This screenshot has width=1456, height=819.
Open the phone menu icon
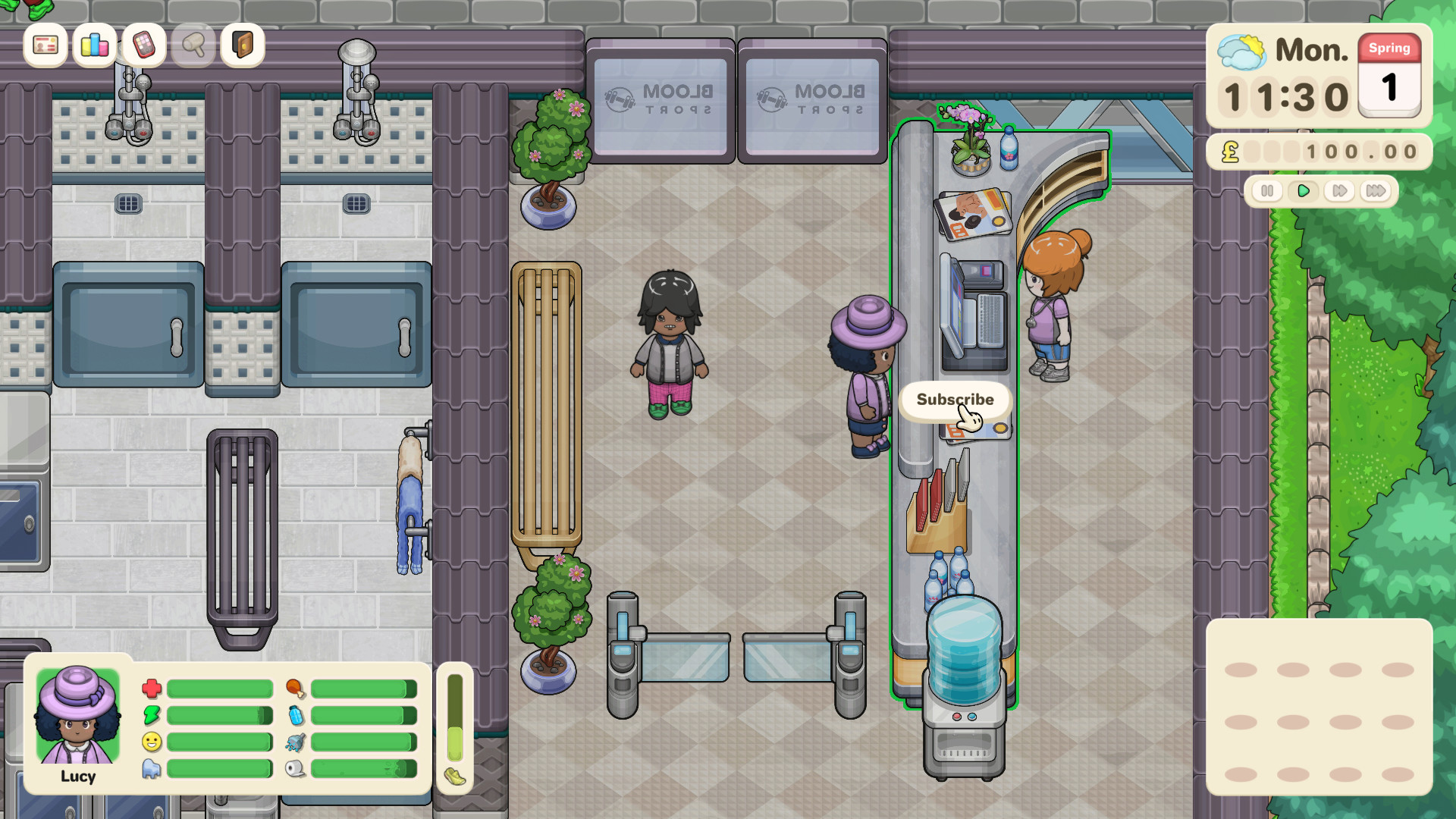point(143,45)
